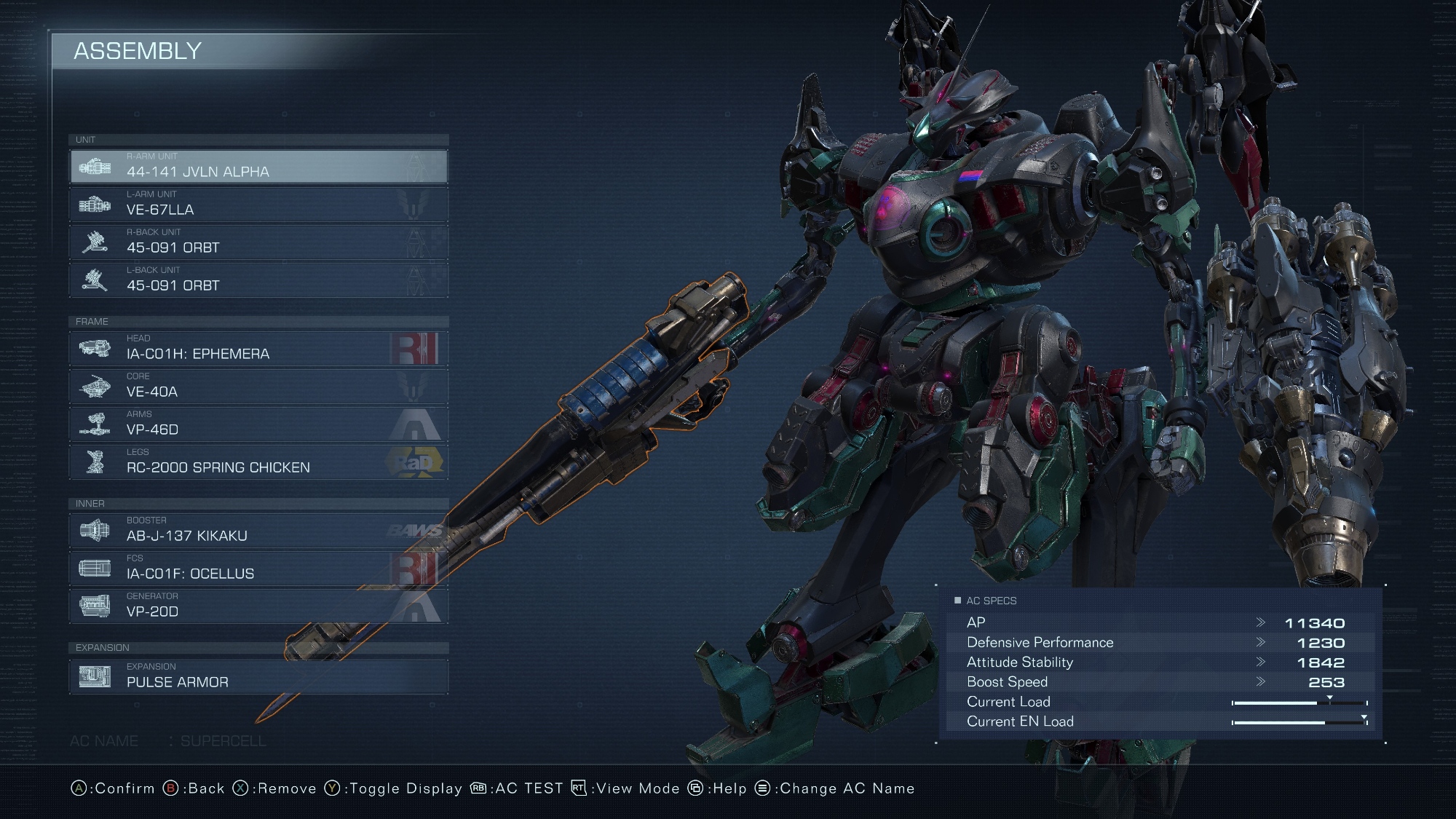Select the Generator VP-20D slot
Viewport: 1456px width, 819px height.
point(258,606)
